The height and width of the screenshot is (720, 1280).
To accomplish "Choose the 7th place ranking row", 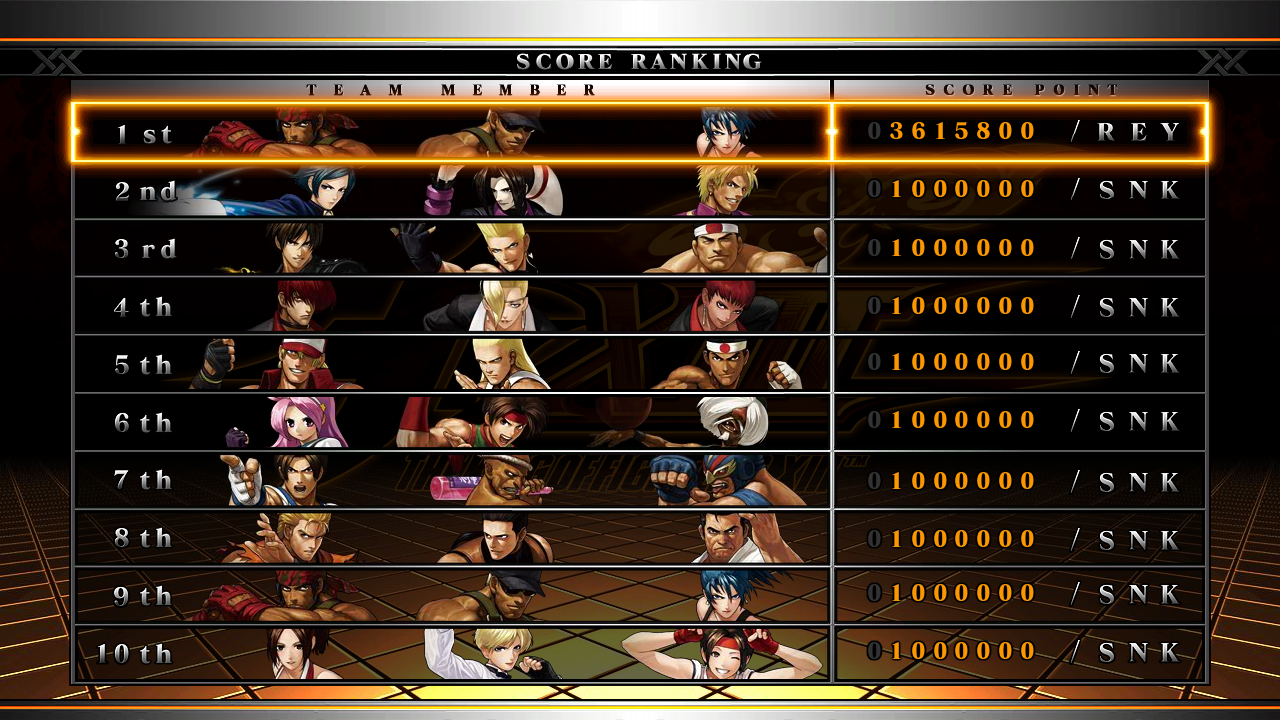I will point(640,480).
